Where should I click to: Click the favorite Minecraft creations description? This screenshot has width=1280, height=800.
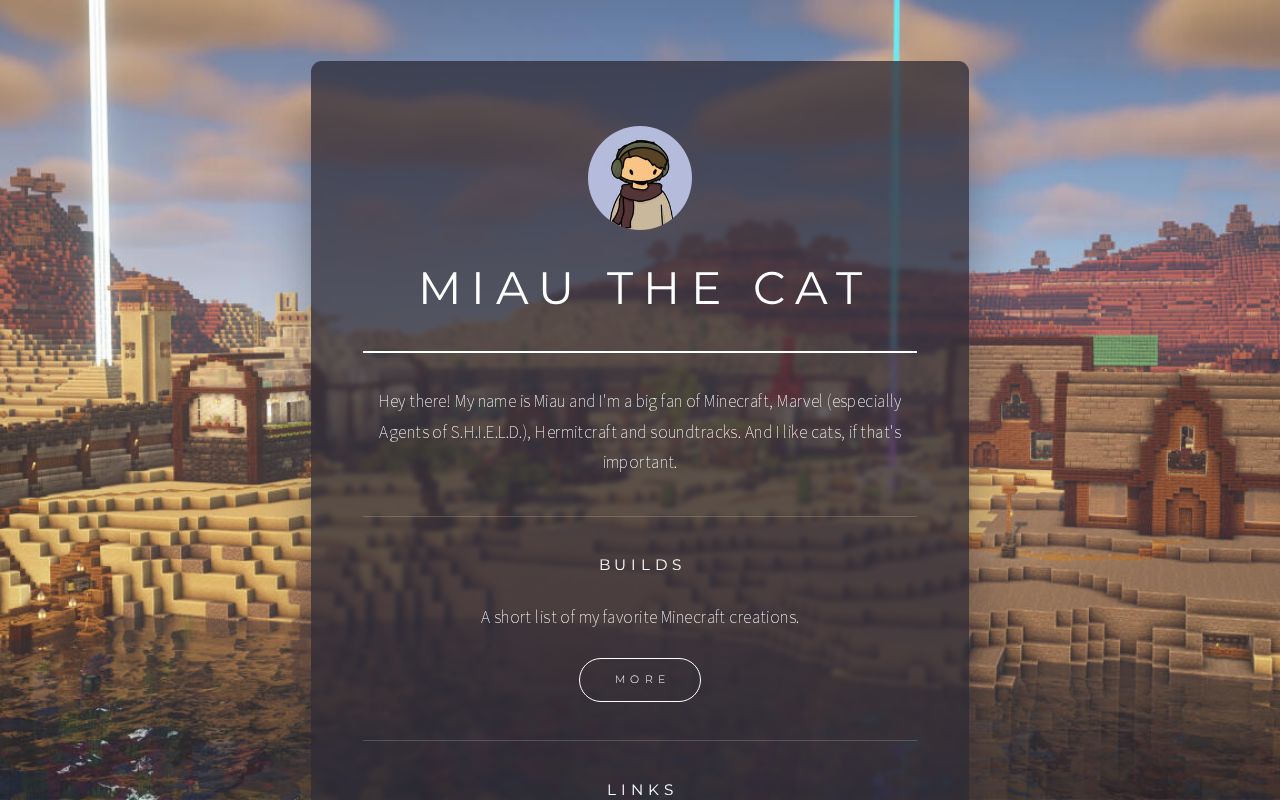(640, 617)
